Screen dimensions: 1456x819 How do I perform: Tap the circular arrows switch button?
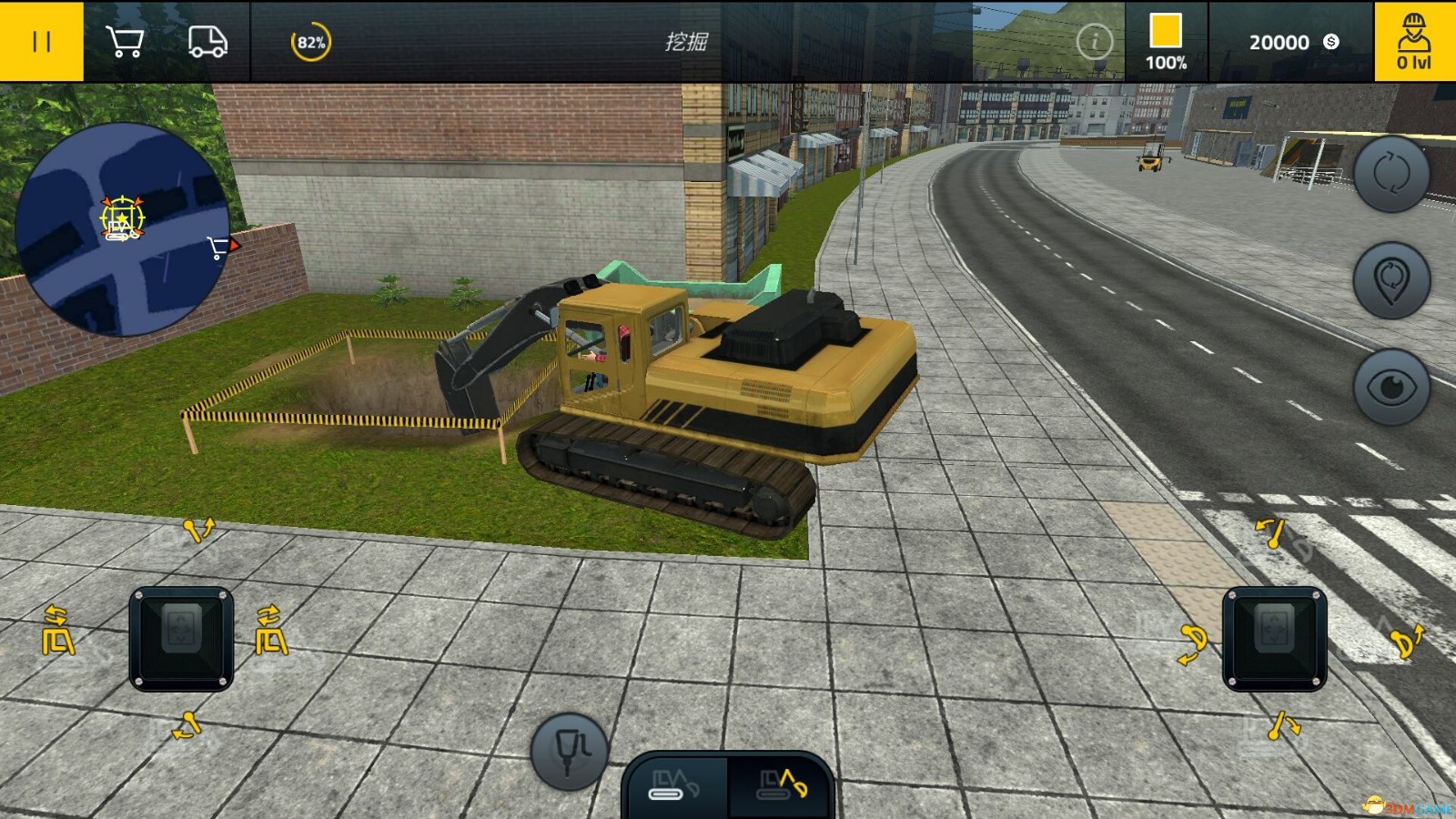click(x=1391, y=174)
